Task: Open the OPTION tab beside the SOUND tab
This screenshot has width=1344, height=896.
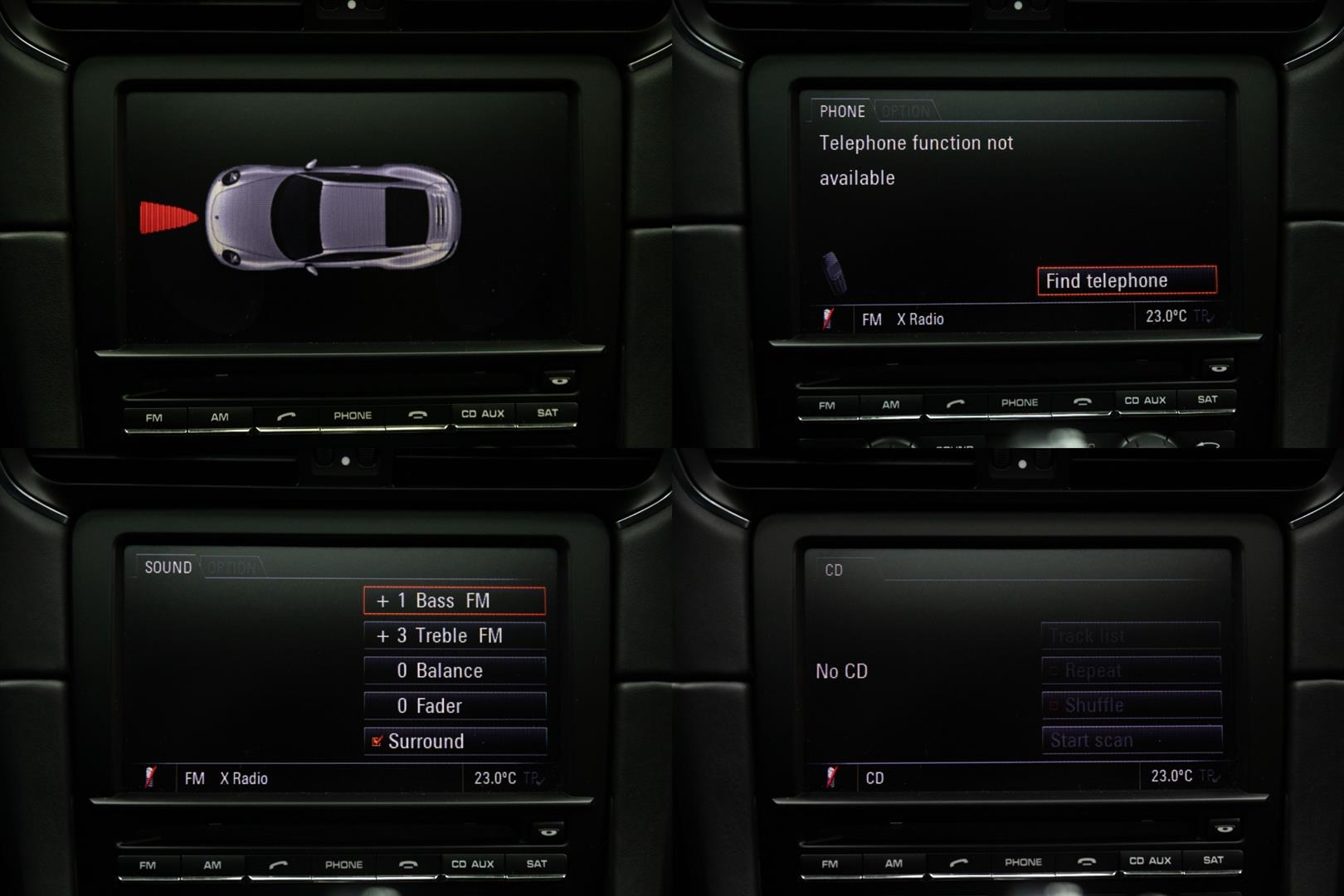Action: click(231, 567)
